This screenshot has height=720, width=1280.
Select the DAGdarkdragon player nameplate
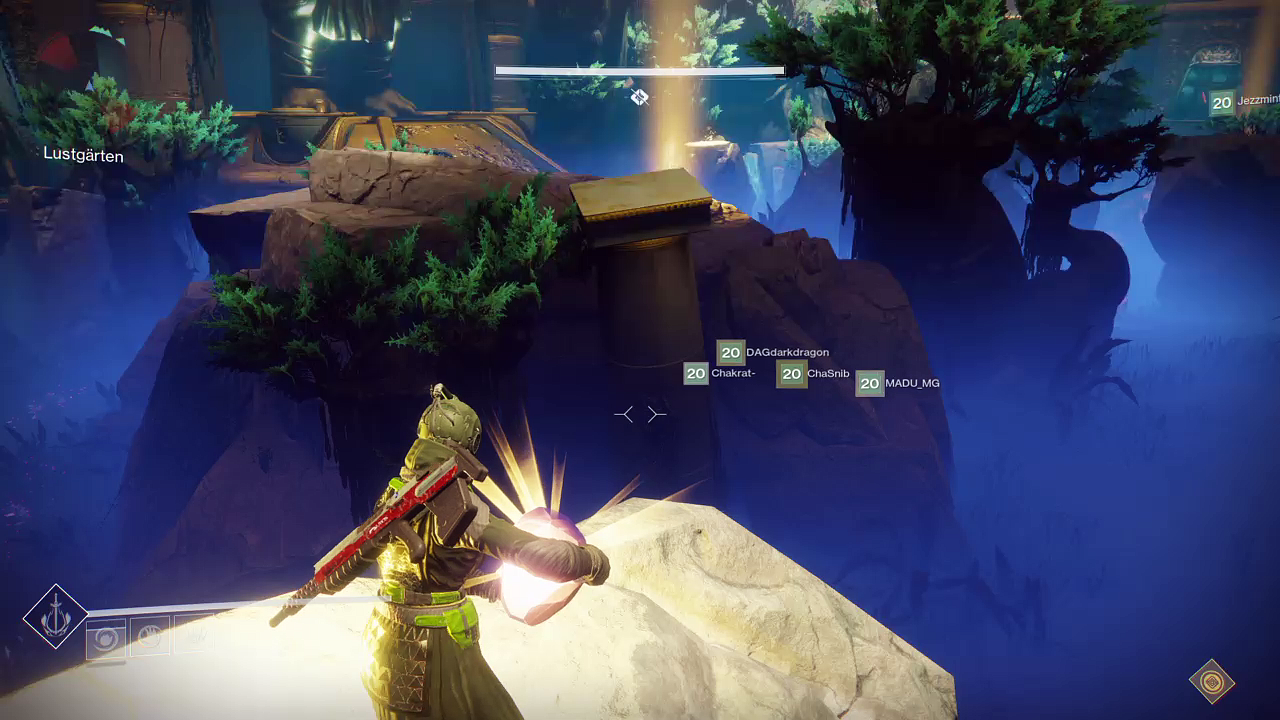[x=773, y=352]
